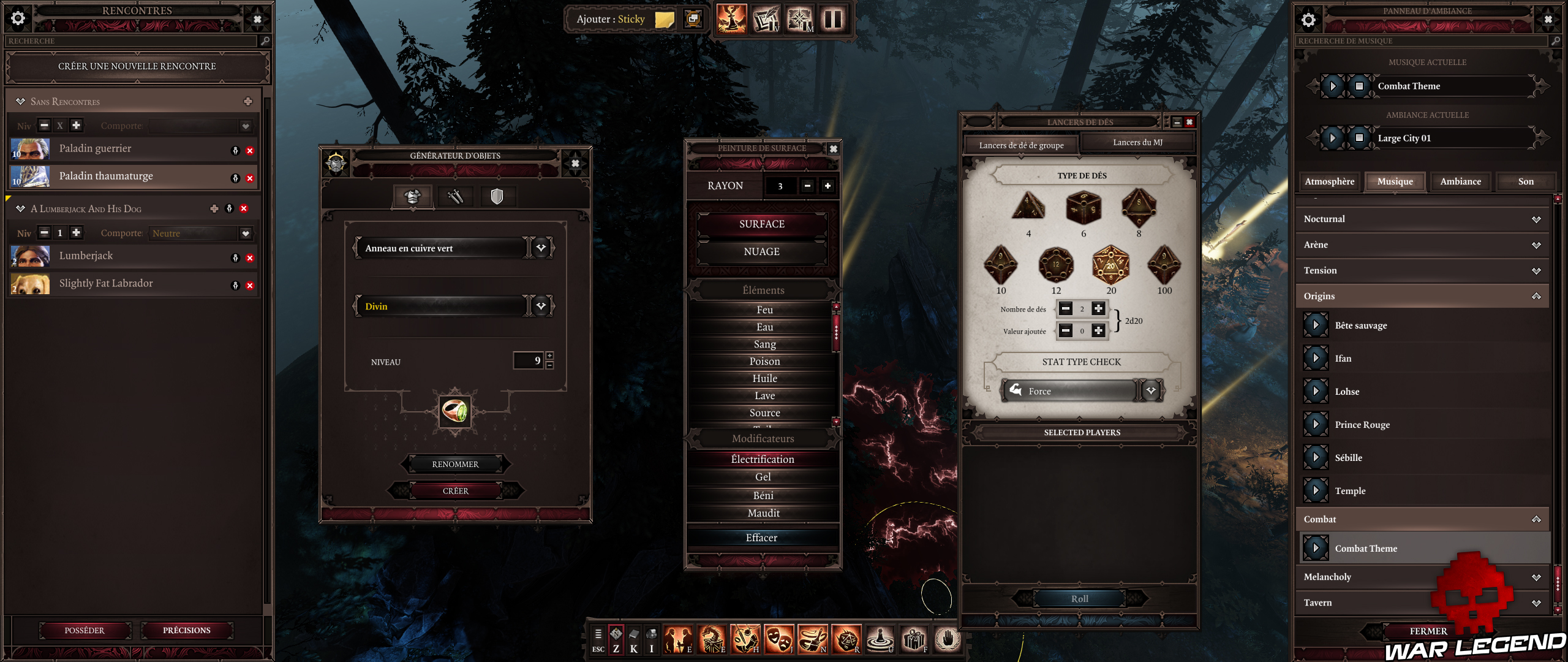The image size is (1568, 662).
Task: Click Créer in the object generator
Action: click(455, 491)
